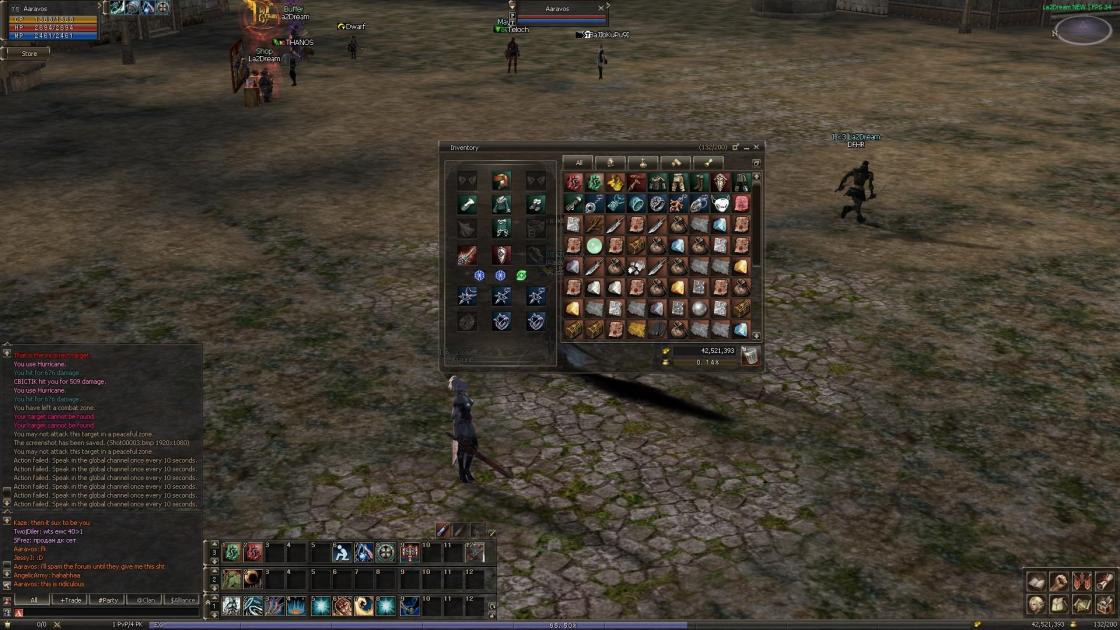Use the sitting figure skill on hotbar
1120x630 pixels.
pyautogui.click(x=342, y=552)
